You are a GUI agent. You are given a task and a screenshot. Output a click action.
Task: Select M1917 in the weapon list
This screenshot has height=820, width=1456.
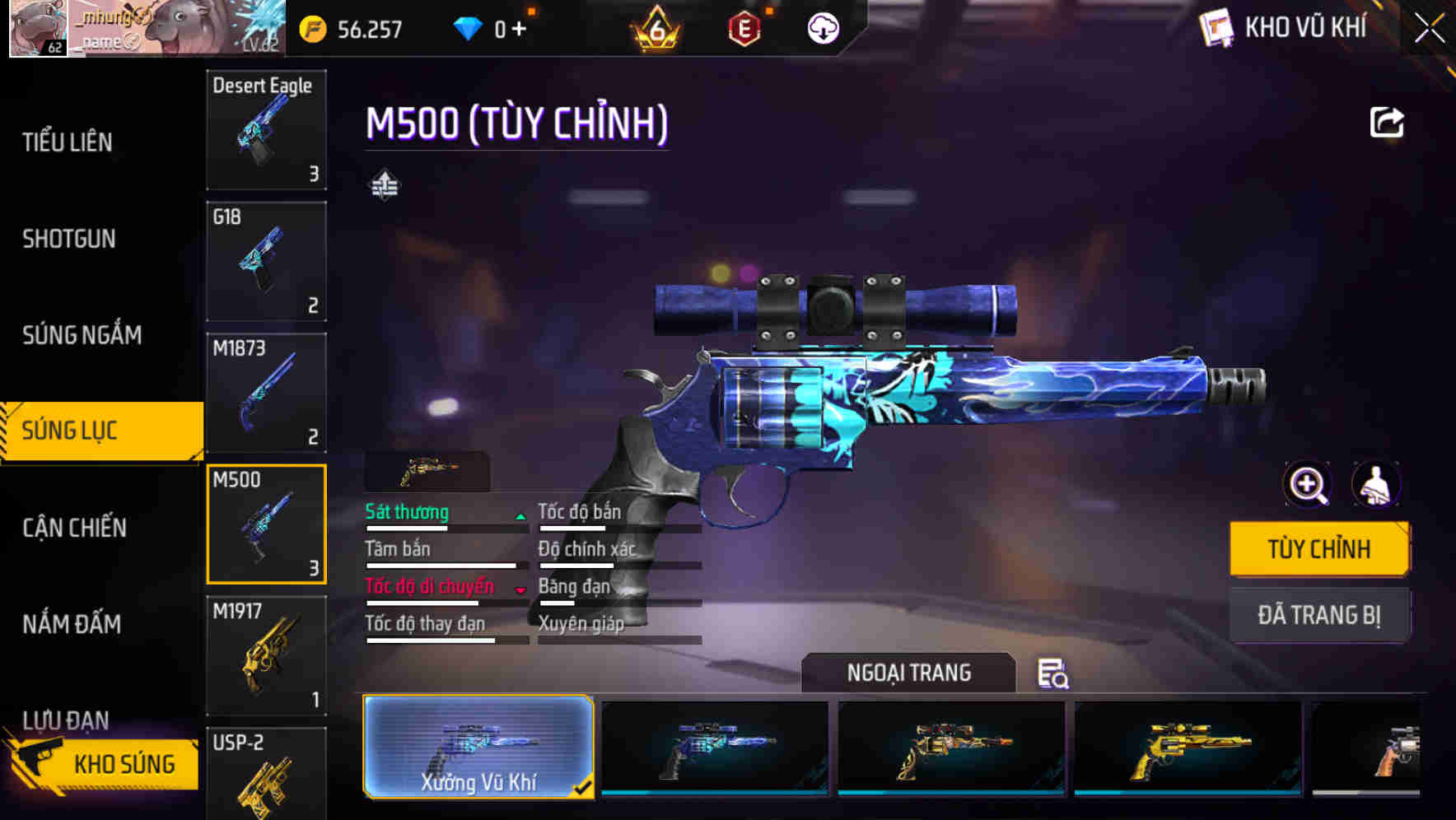(265, 653)
